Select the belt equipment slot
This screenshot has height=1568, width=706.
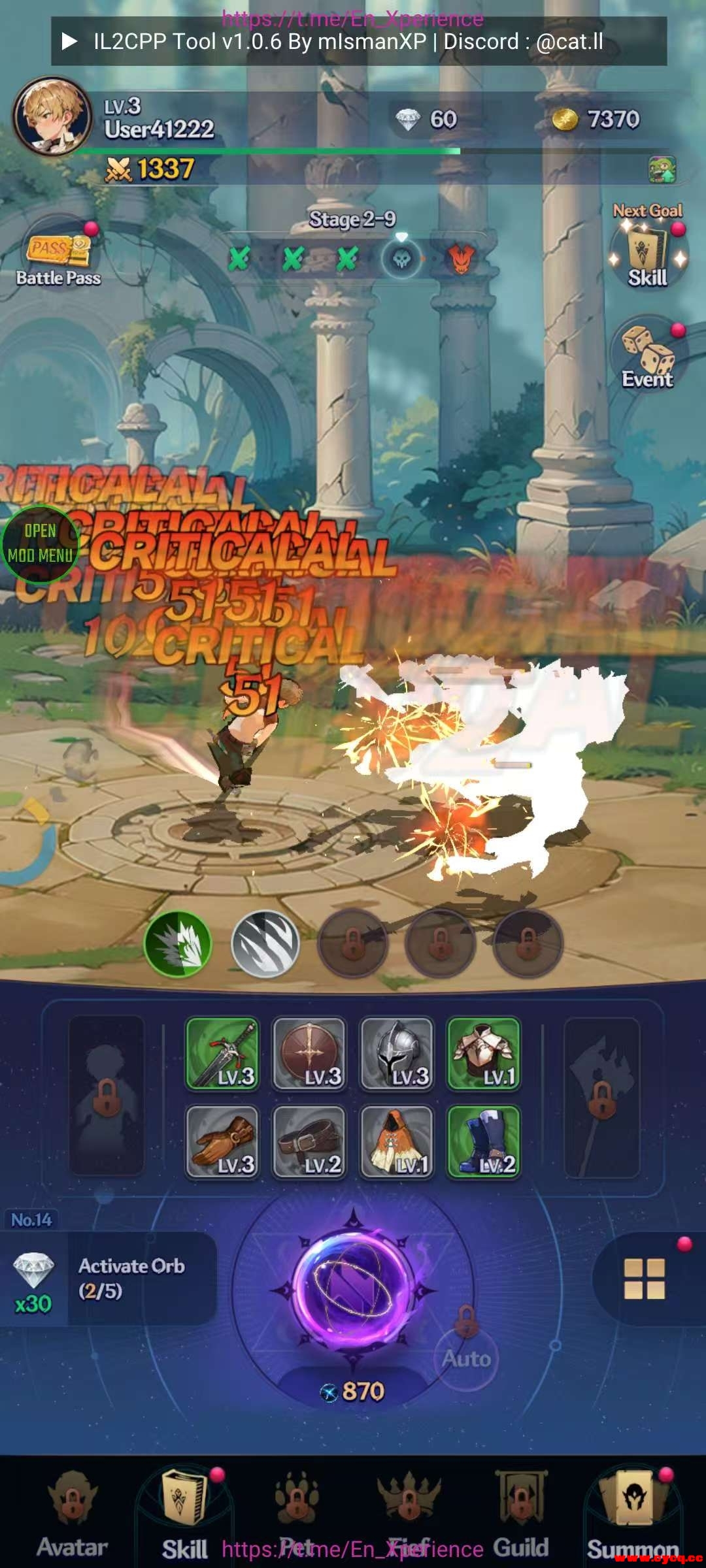click(309, 1141)
